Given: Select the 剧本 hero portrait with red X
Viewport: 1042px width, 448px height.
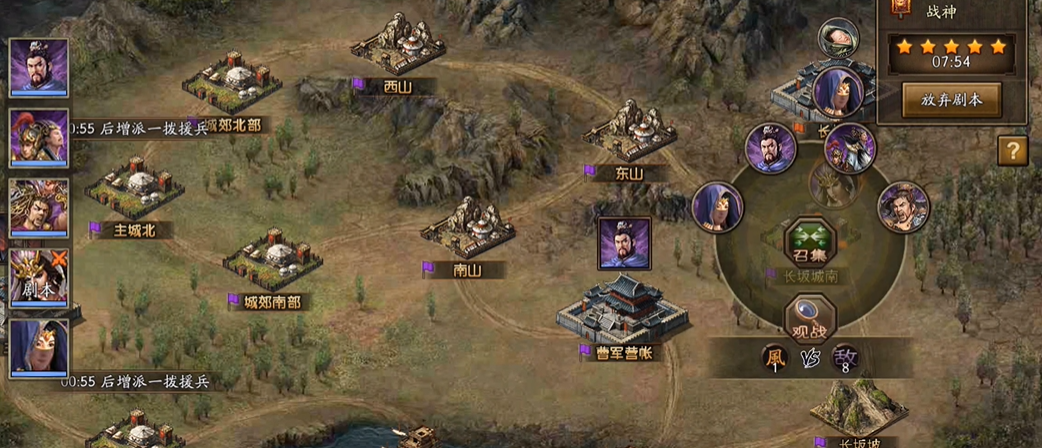Looking at the screenshot, I should click(x=39, y=277).
